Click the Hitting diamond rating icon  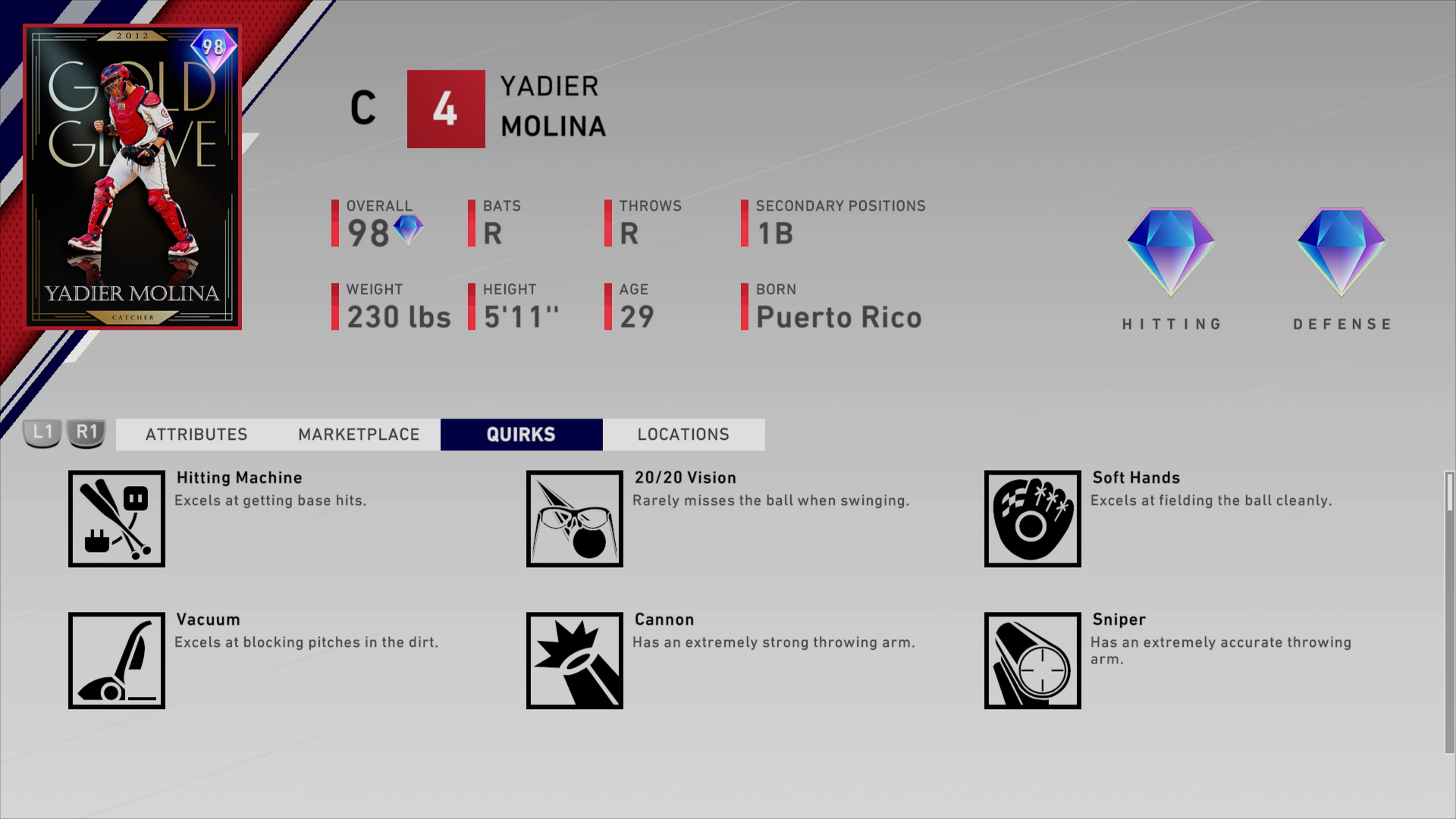[1170, 253]
